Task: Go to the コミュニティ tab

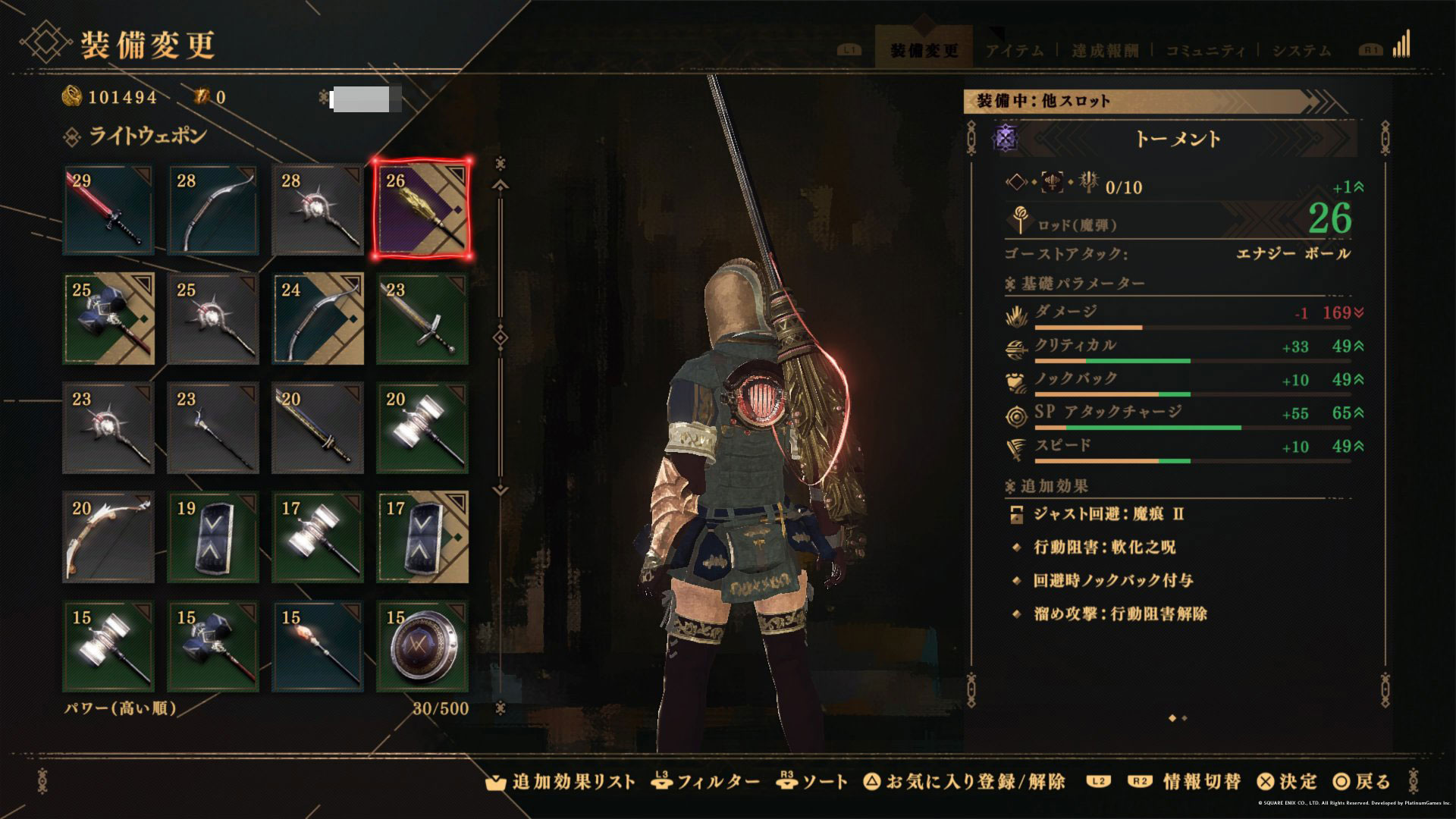Action: pos(1205,51)
